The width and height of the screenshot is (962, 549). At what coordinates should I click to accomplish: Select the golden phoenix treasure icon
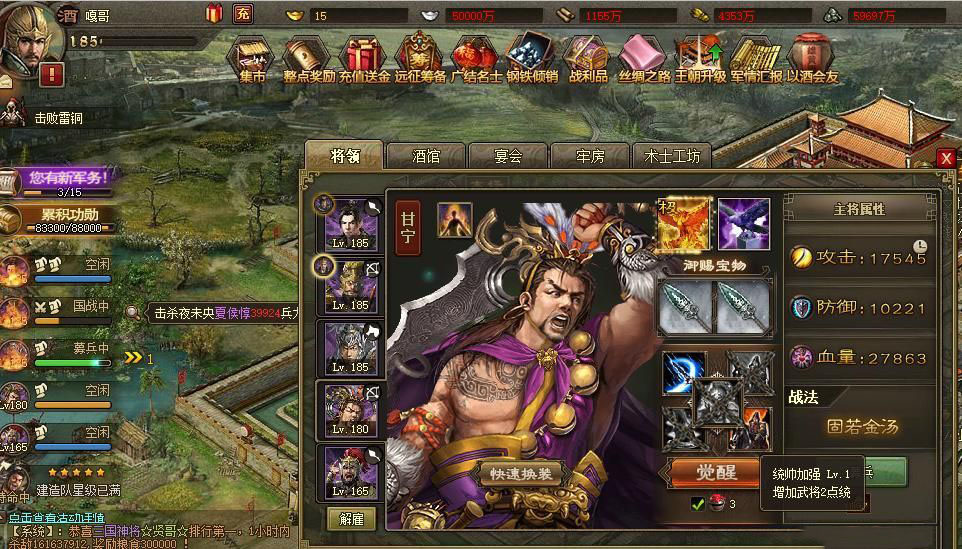click(684, 223)
